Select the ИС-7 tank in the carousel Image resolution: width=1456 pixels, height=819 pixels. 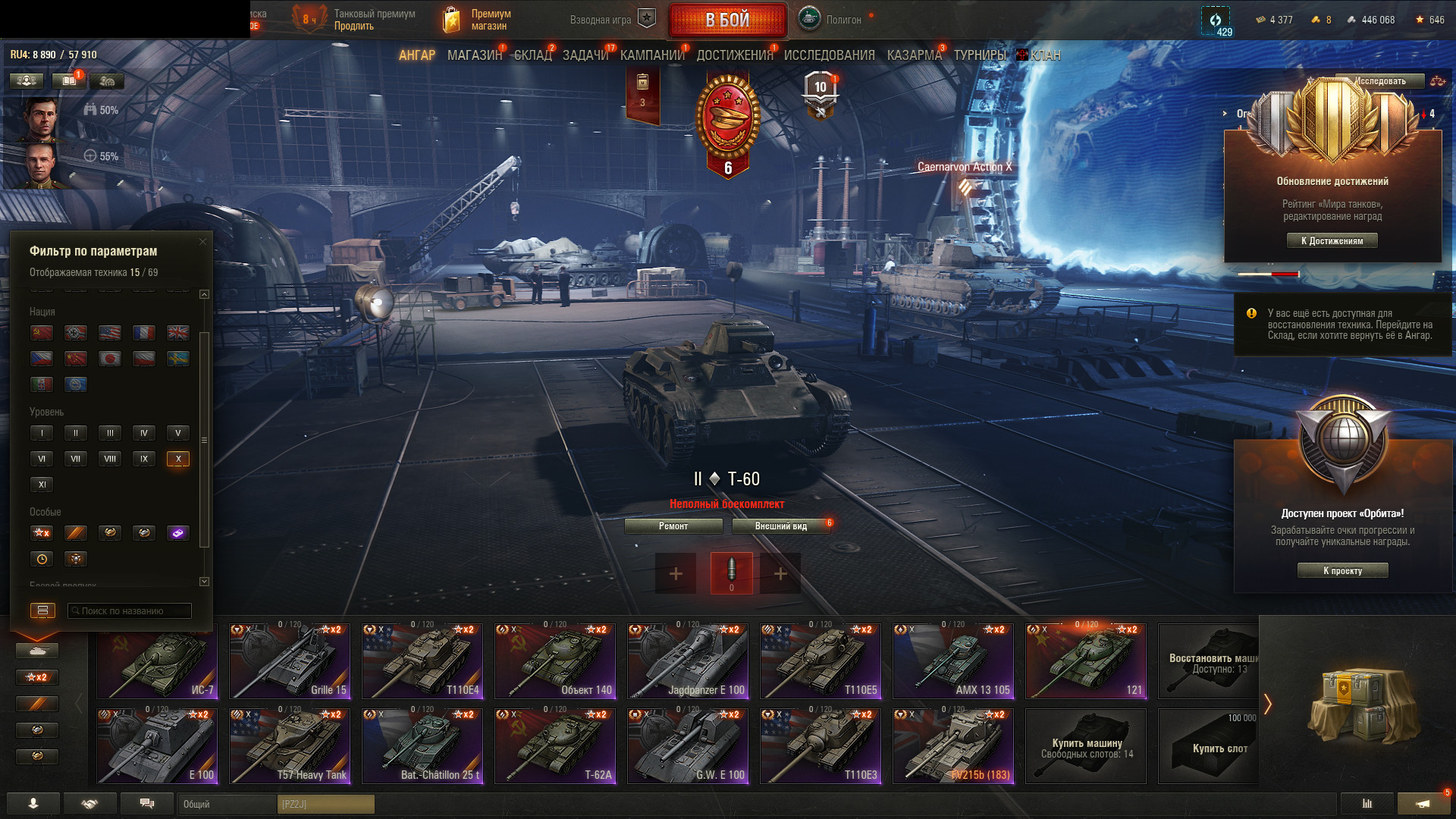coord(157,661)
